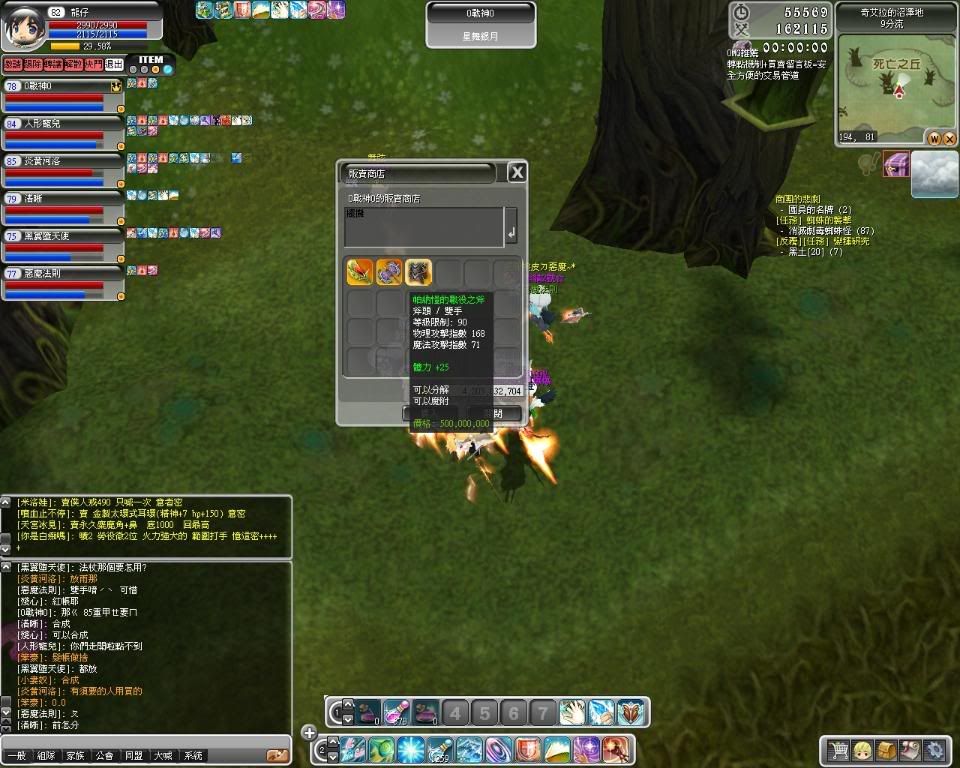This screenshot has height=768, width=960.
Task: Close the vending shop window
Action: point(517,173)
